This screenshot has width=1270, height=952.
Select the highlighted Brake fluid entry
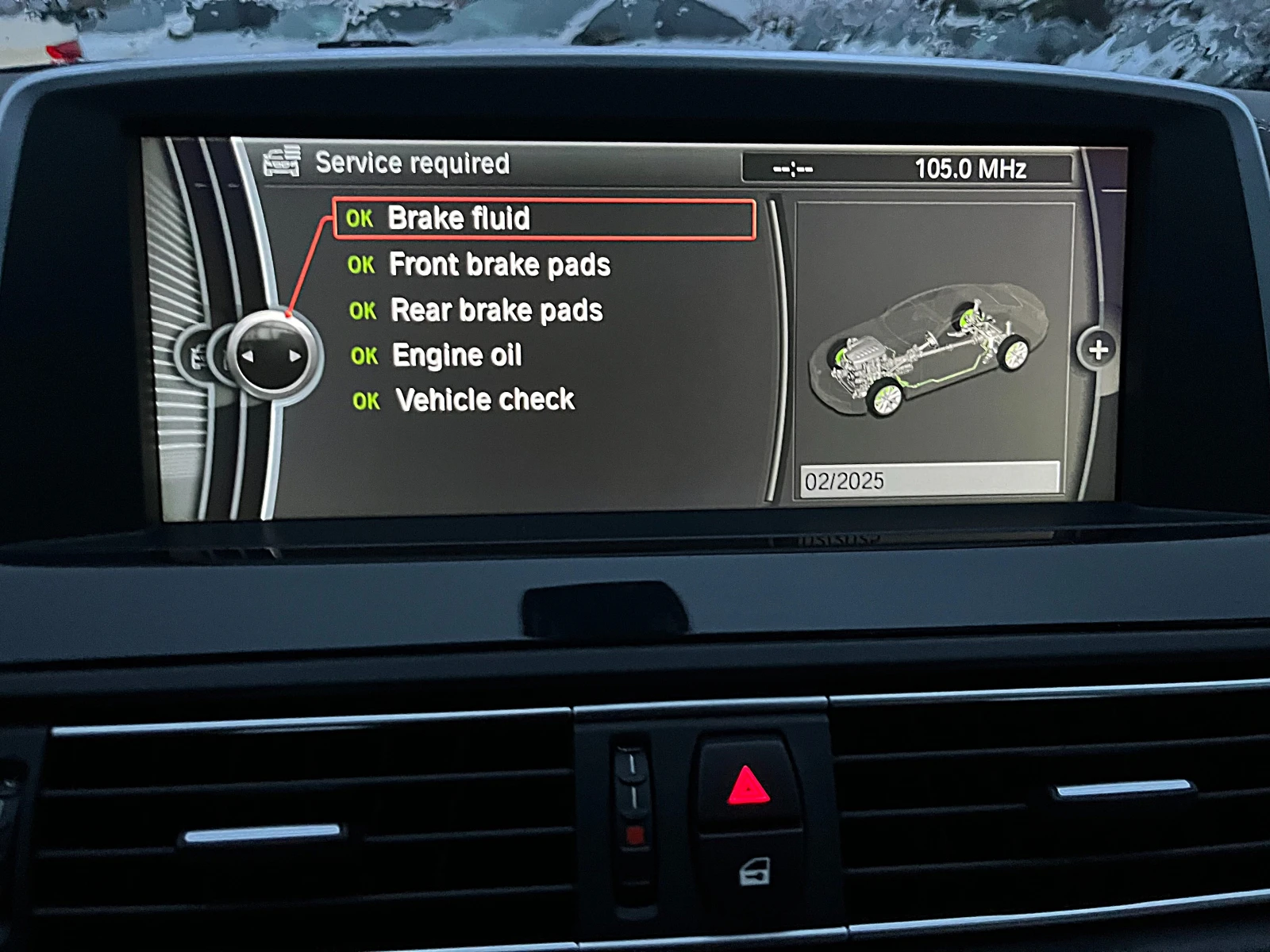click(x=460, y=218)
